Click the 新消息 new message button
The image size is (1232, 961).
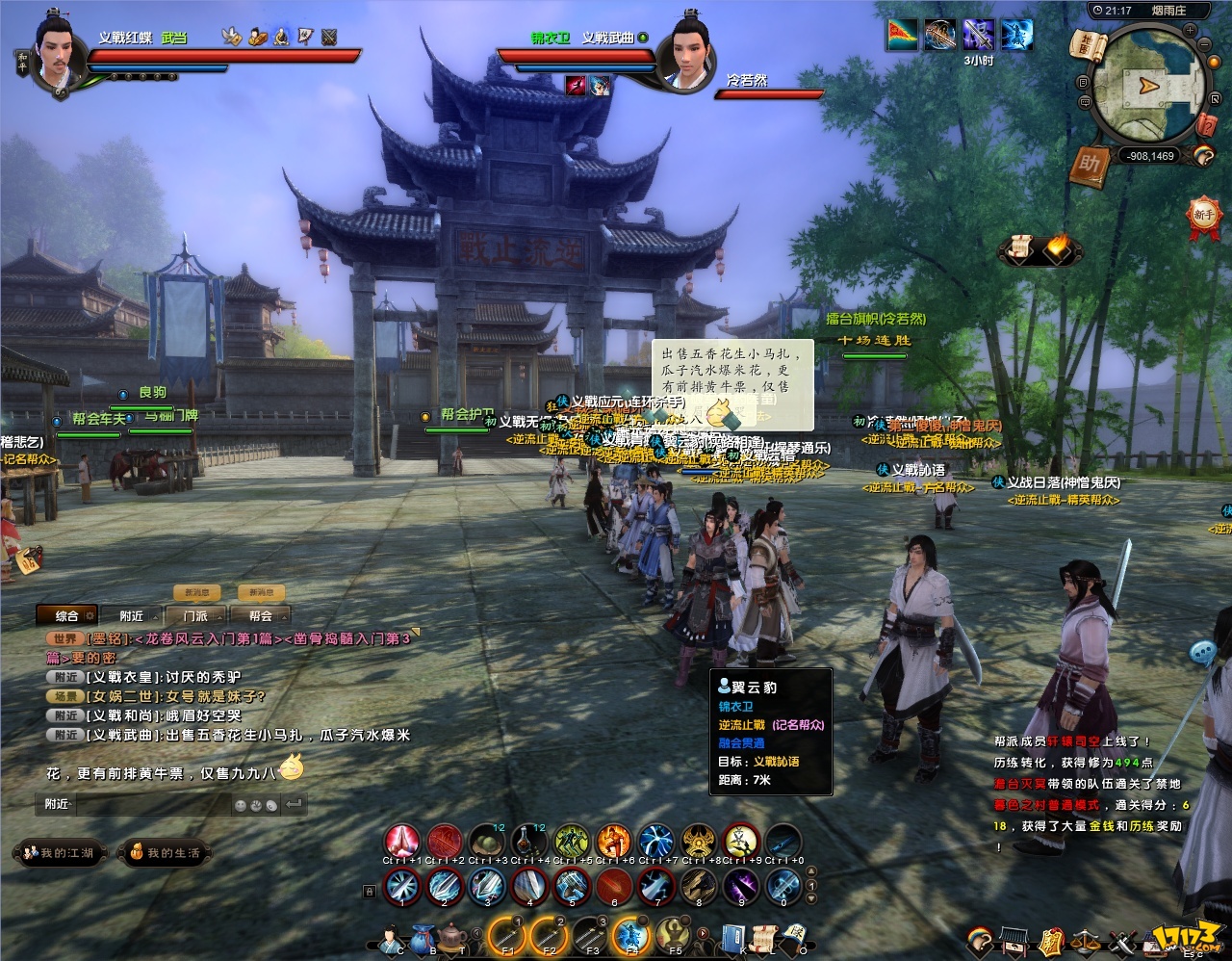pos(195,592)
